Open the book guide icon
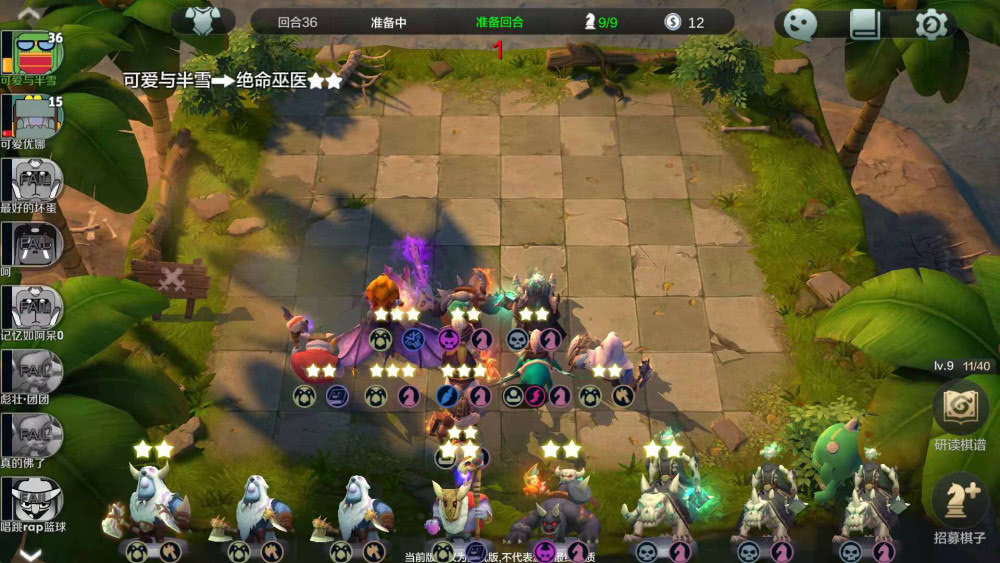 pos(865,24)
